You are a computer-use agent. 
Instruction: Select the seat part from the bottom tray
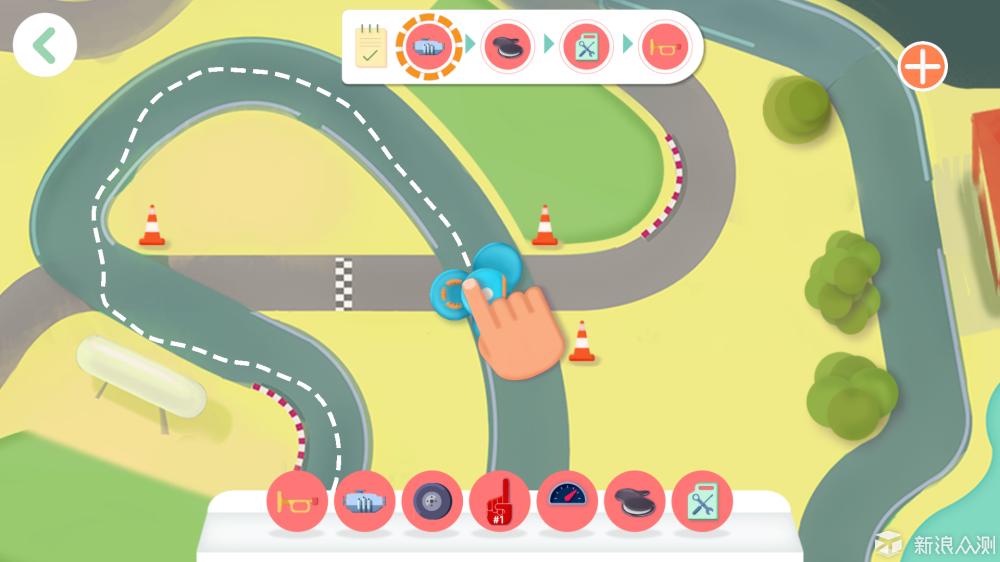pos(634,500)
